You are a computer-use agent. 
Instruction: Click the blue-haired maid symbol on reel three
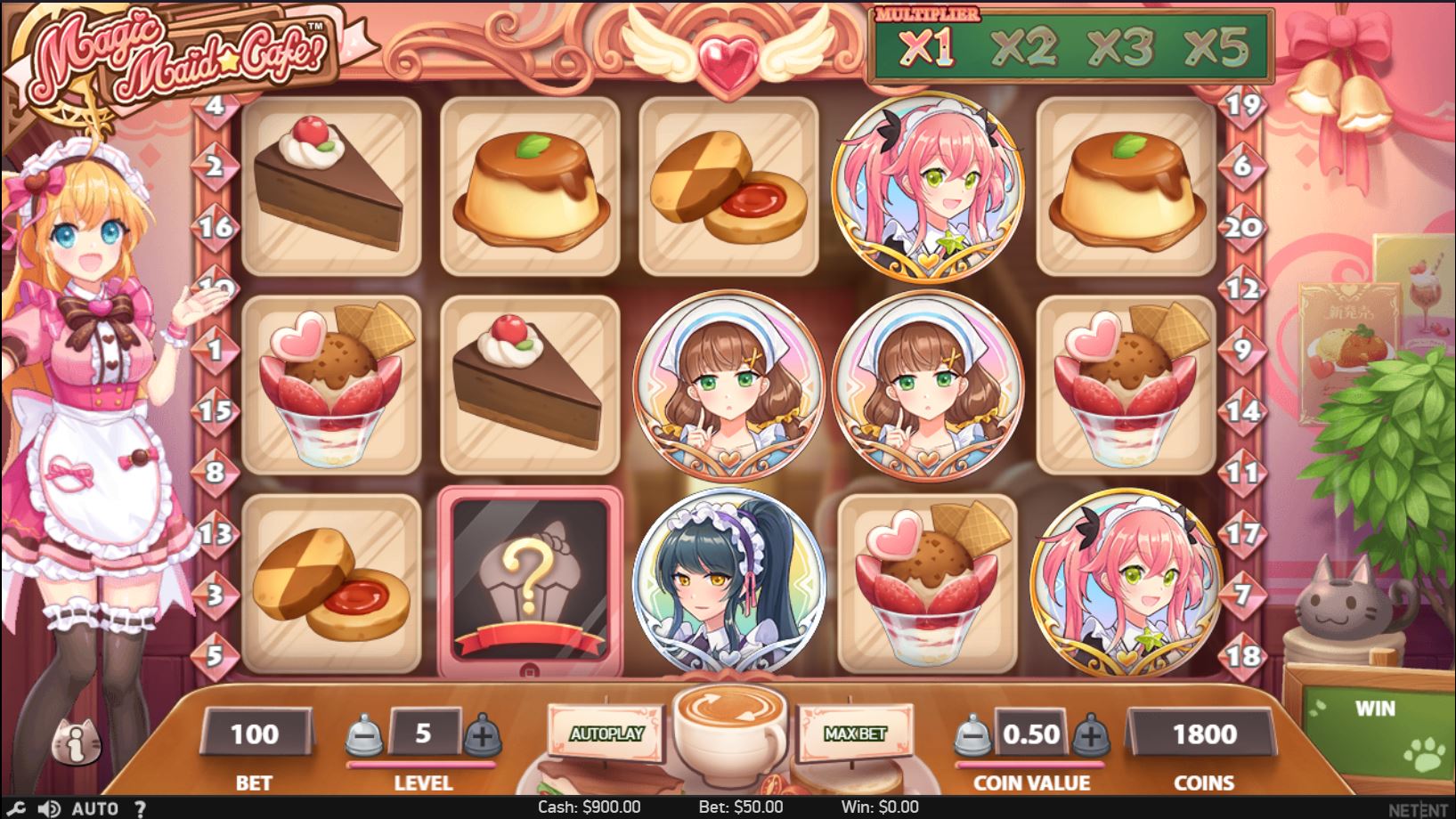pos(728,579)
